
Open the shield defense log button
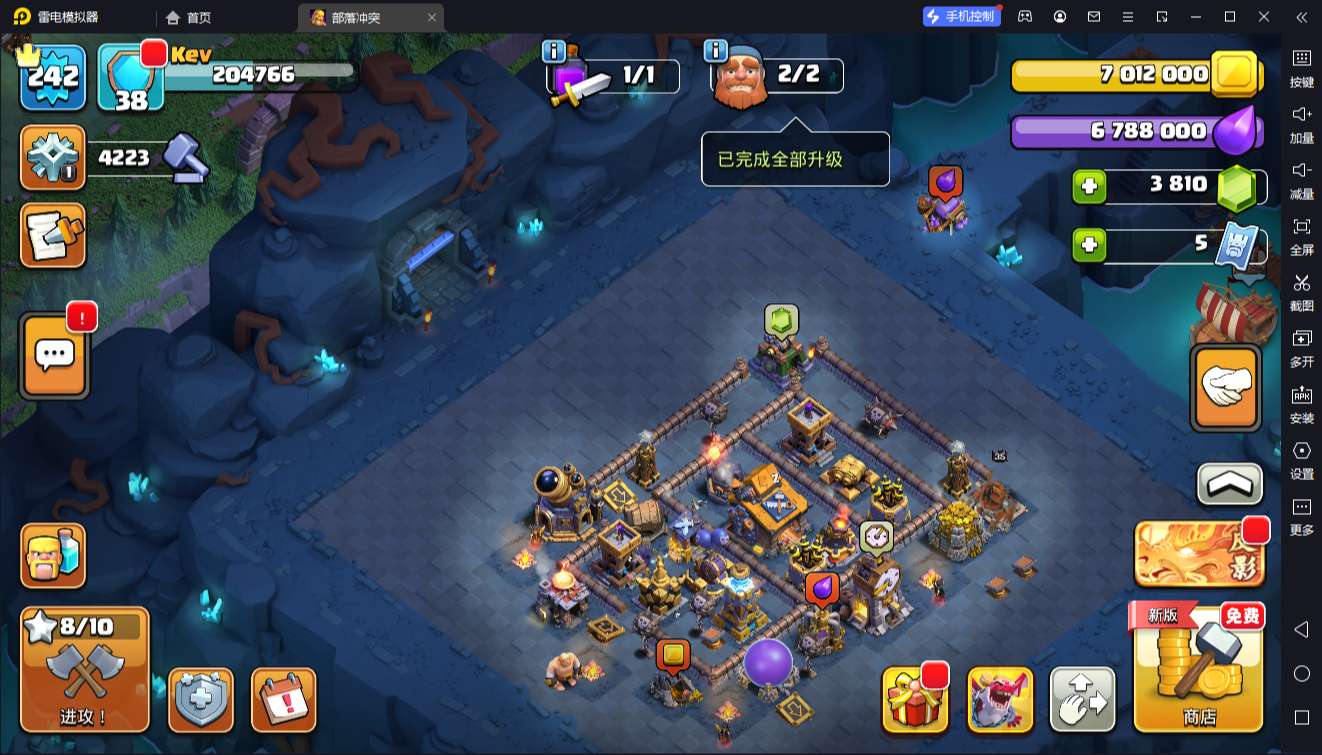point(201,699)
